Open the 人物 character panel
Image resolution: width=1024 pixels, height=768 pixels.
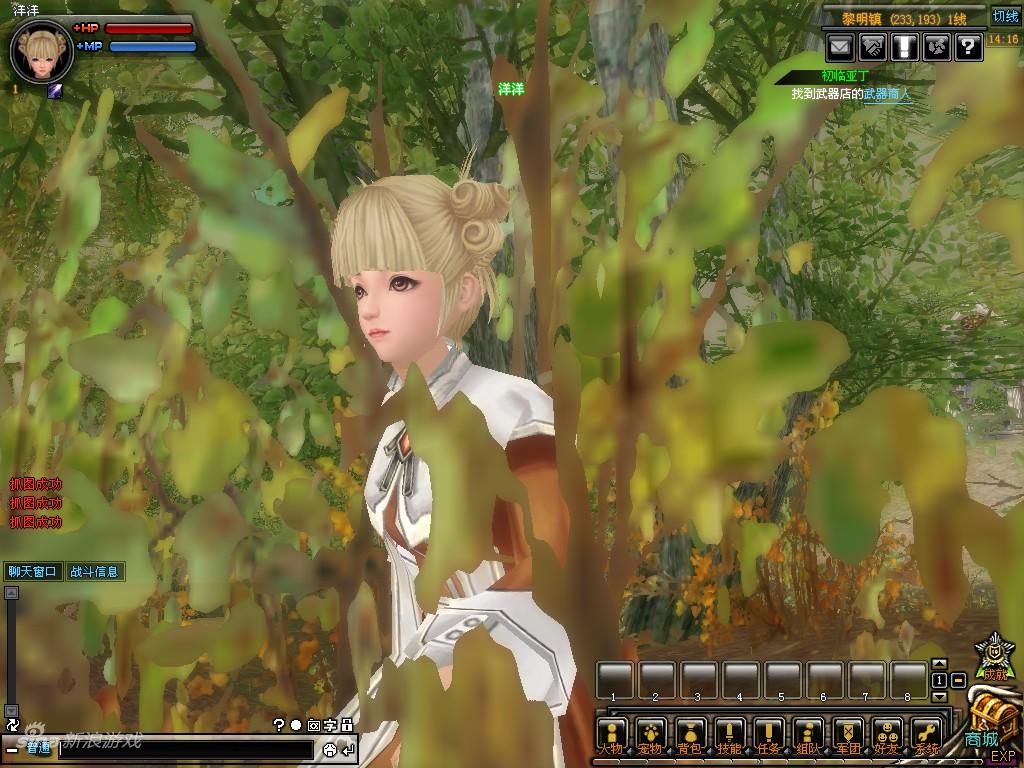[x=611, y=735]
